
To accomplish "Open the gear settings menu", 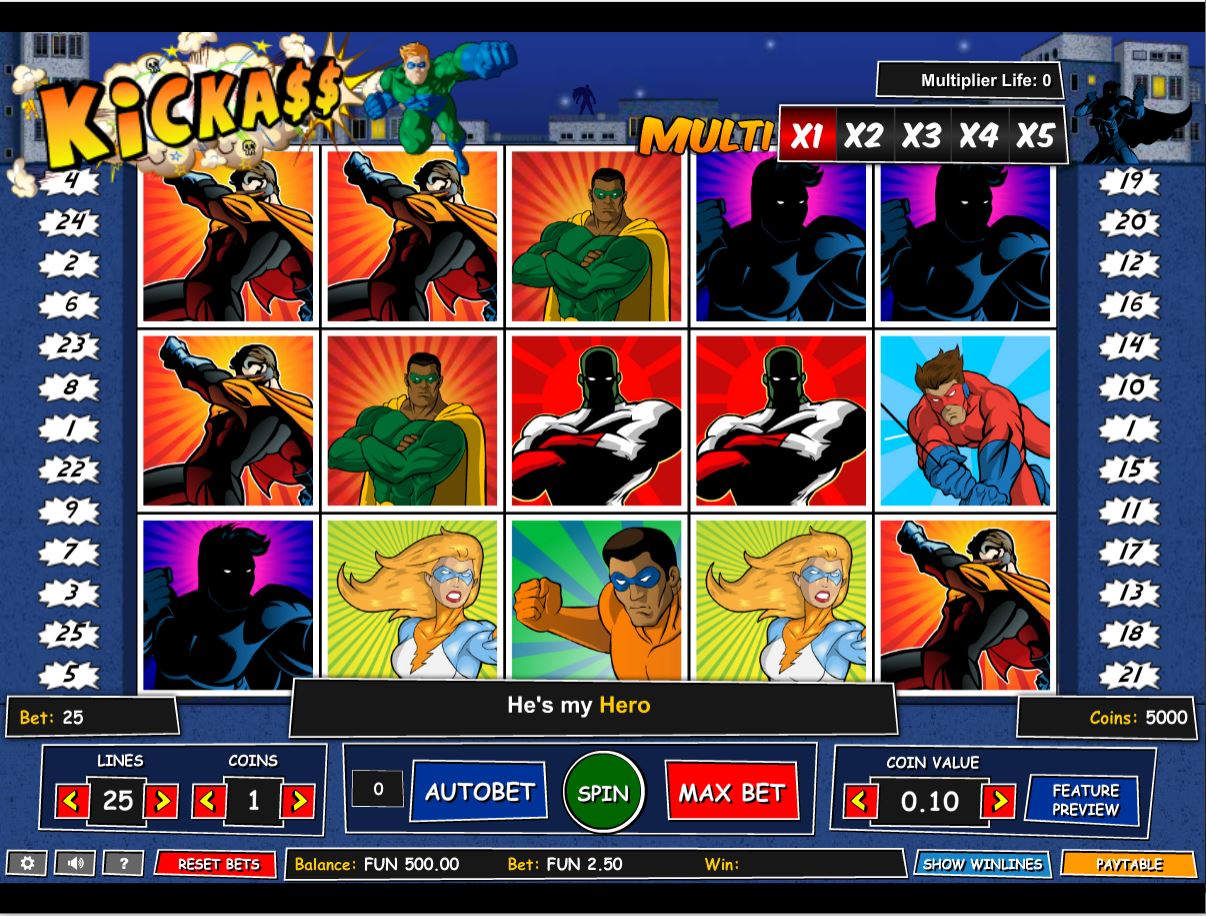I will pos(27,863).
